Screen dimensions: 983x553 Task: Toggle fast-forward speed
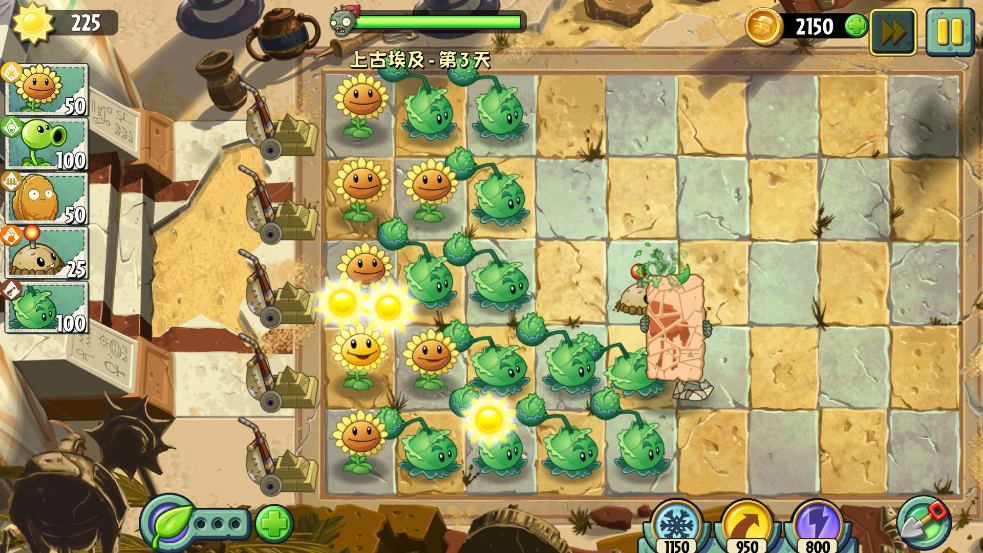pos(893,31)
